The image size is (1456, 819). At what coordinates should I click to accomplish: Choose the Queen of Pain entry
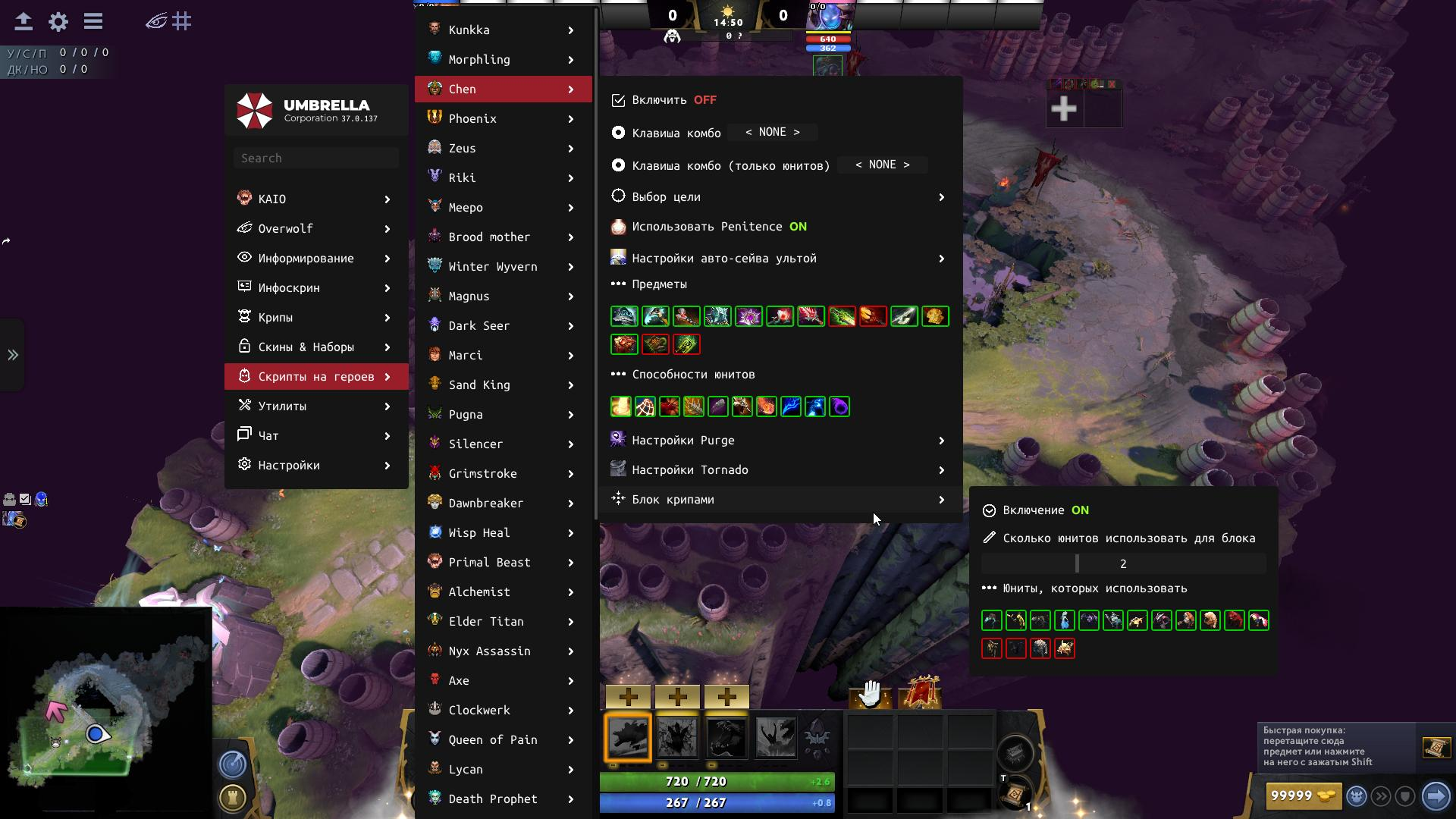click(503, 739)
